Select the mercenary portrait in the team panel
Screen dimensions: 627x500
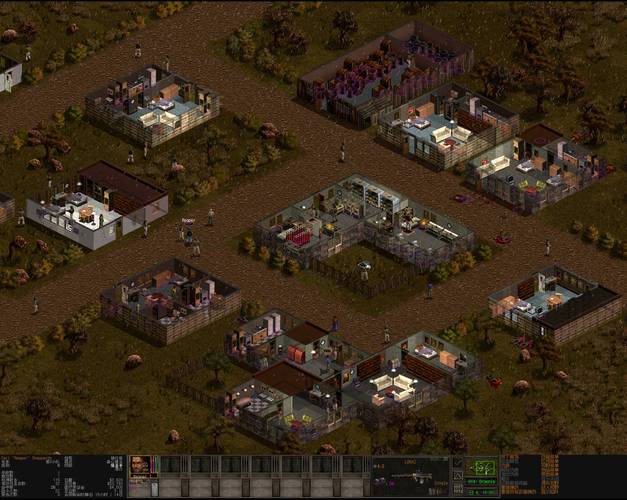click(x=142, y=467)
